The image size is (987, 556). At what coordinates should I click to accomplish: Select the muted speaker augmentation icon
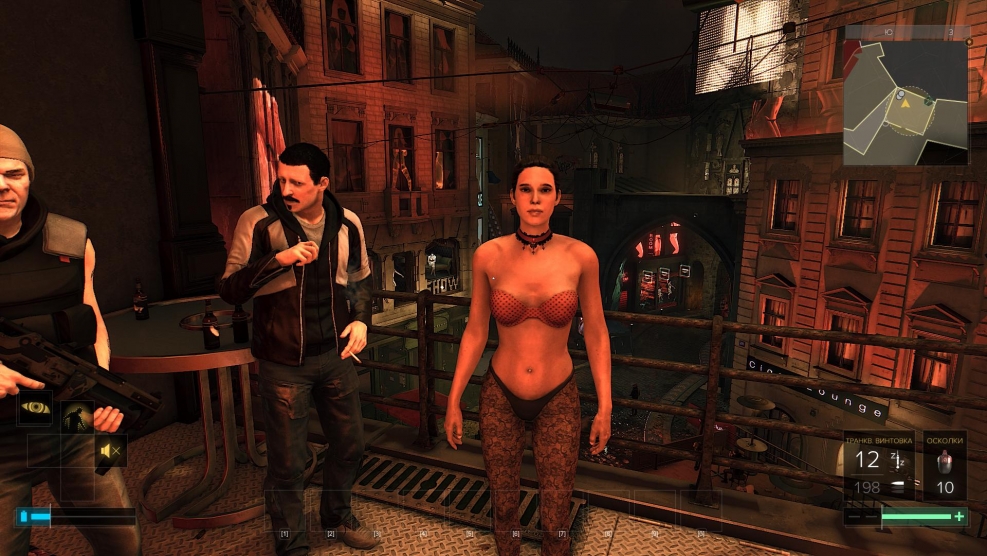(x=111, y=451)
